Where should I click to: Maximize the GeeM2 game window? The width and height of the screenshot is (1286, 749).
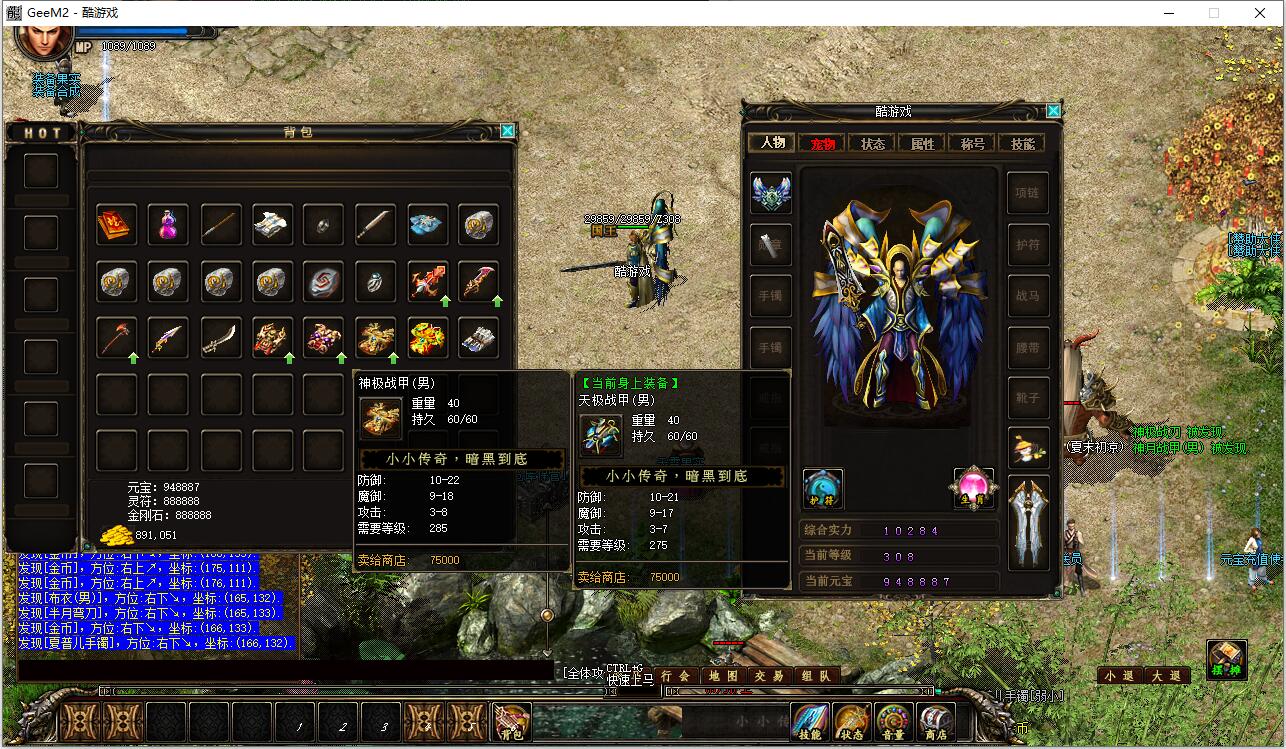pyautogui.click(x=1214, y=13)
